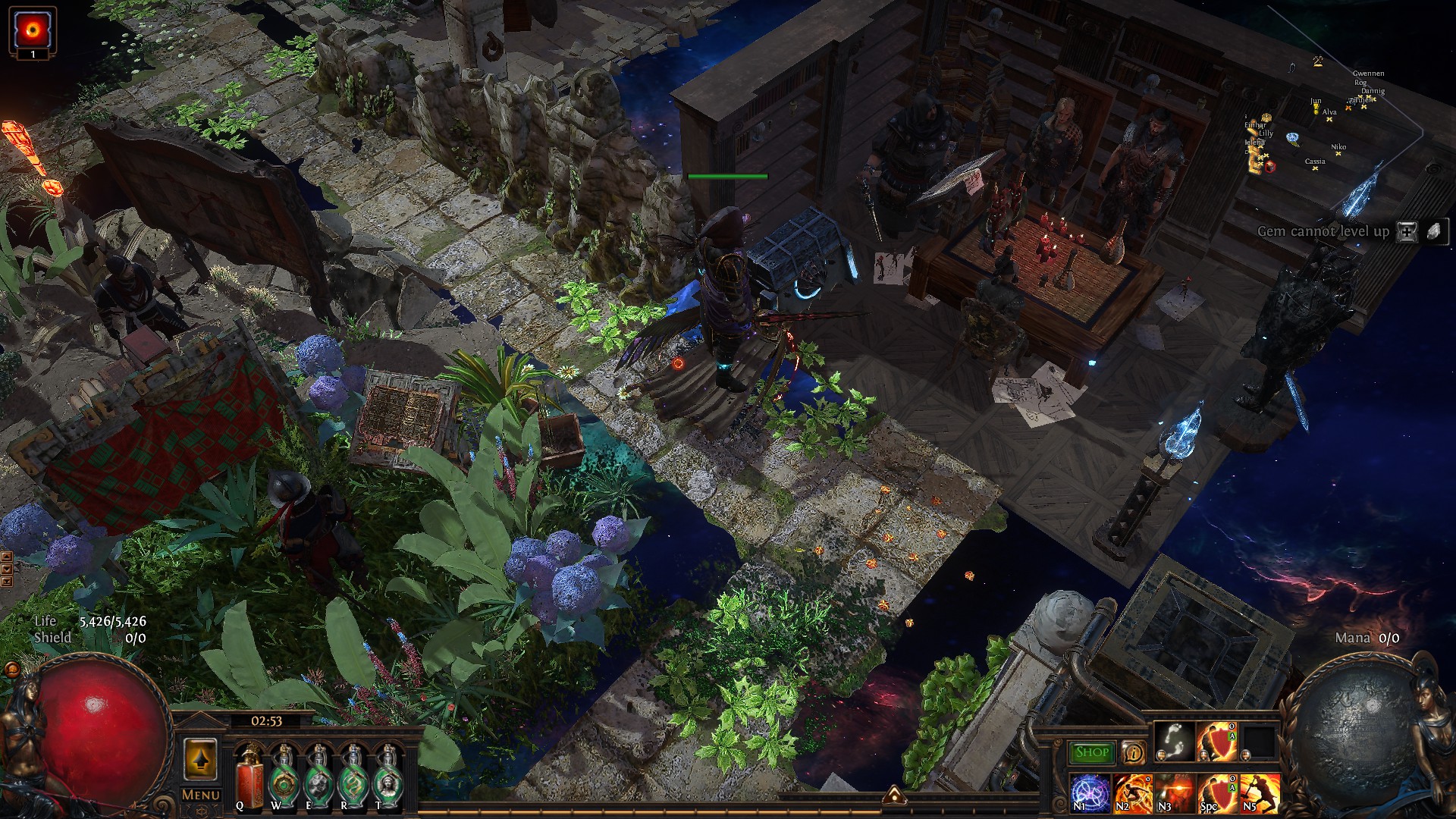Open the green Shop button
Viewport: 1456px width, 819px height.
(1092, 752)
